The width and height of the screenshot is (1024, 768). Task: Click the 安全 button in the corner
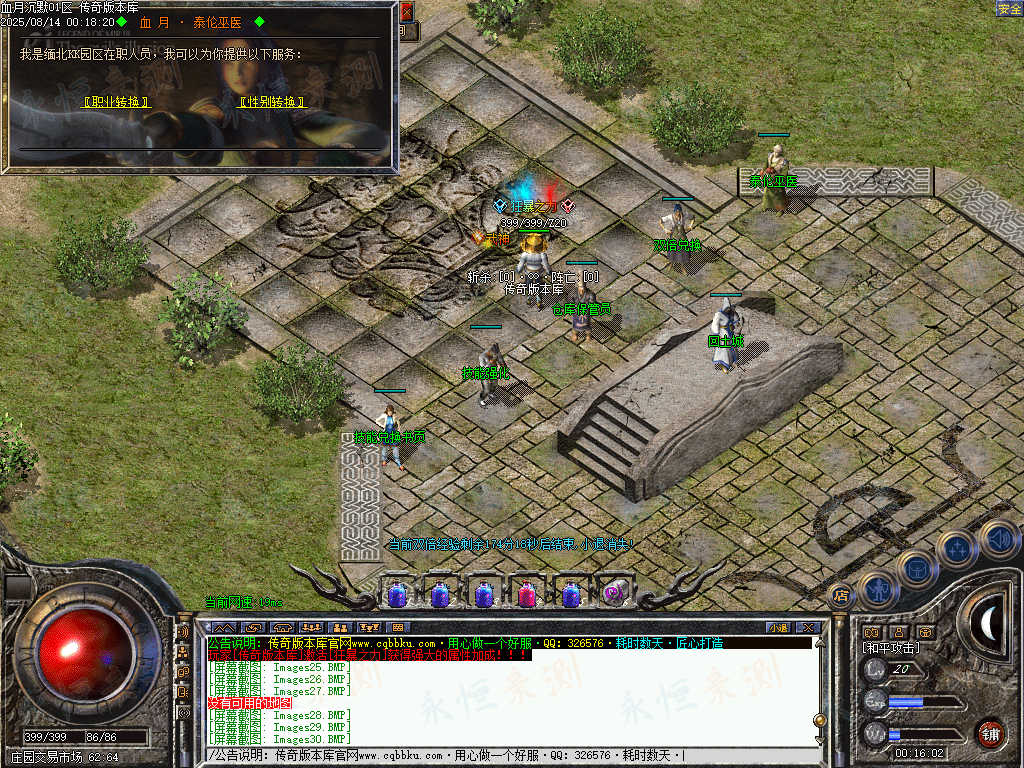pos(1009,9)
